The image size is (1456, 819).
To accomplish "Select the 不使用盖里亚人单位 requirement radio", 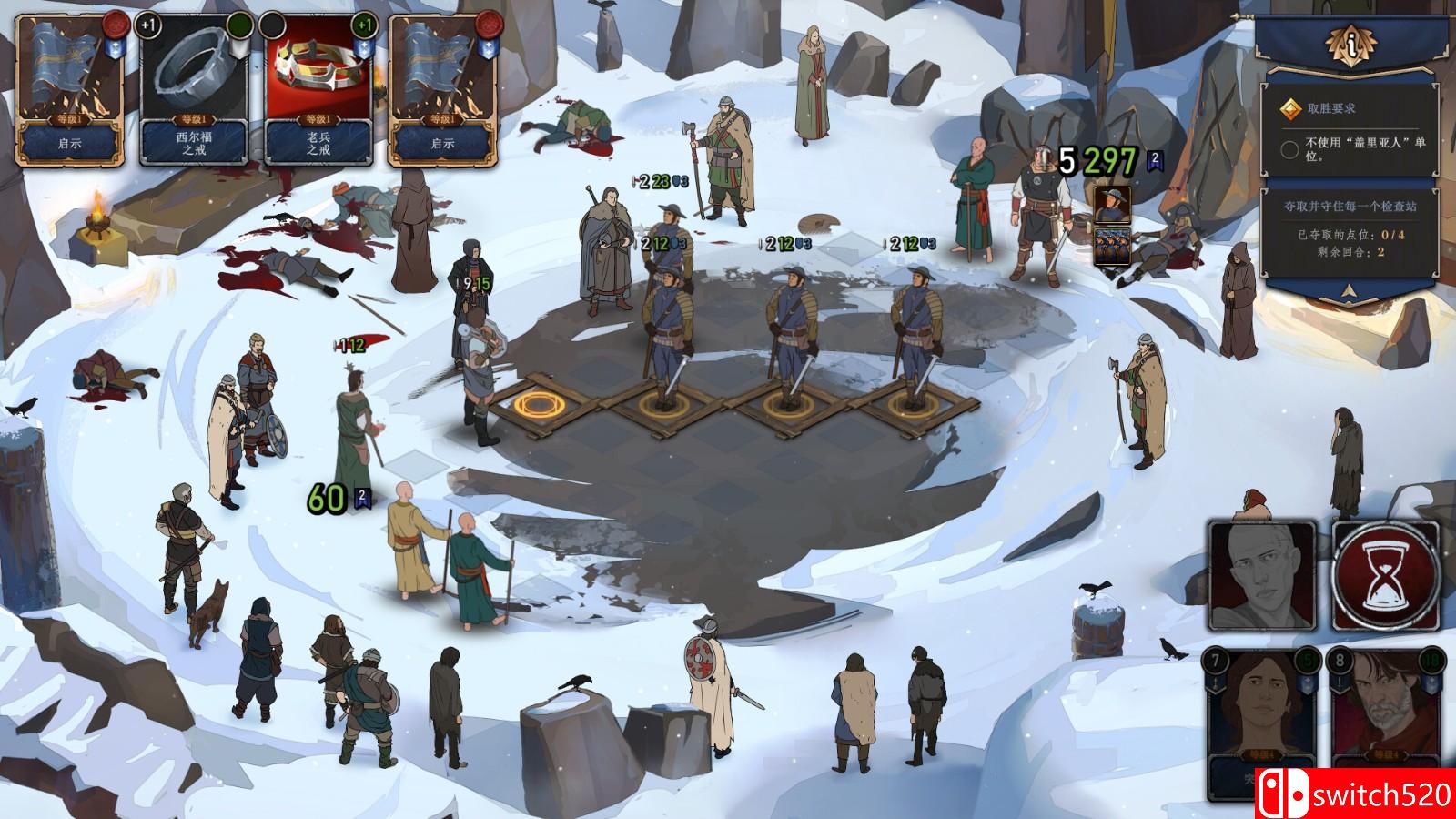I will 1289,149.
